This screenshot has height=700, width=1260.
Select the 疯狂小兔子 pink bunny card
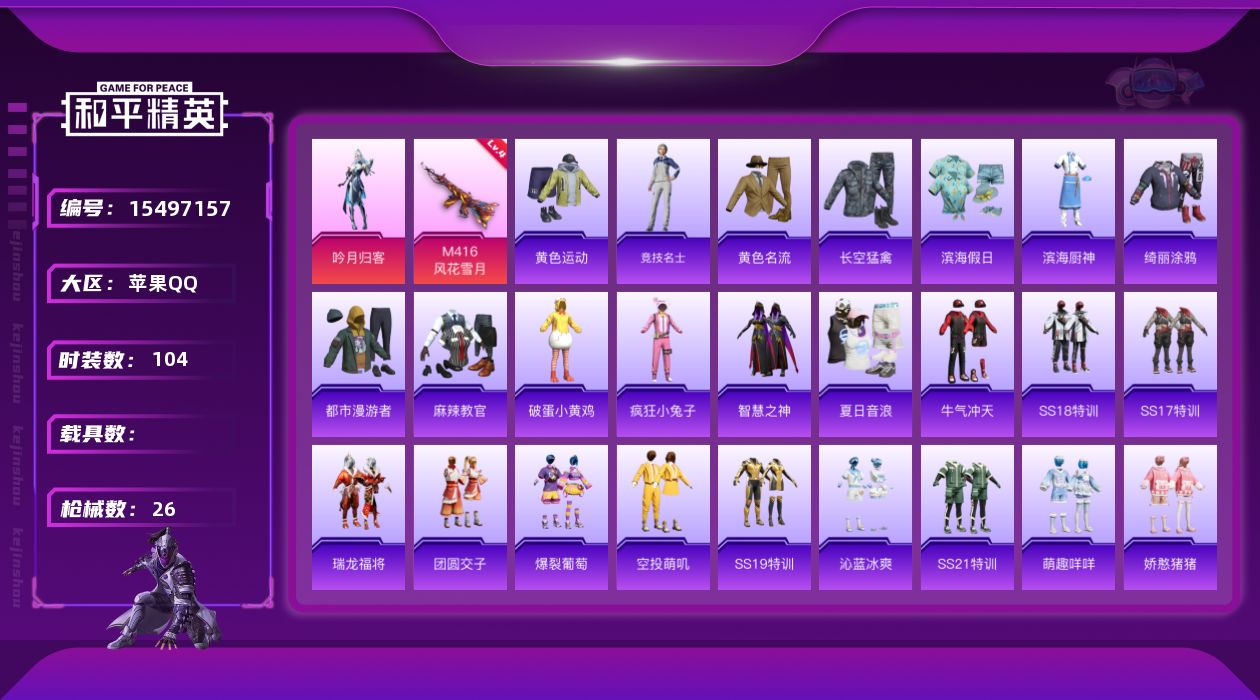coord(663,364)
